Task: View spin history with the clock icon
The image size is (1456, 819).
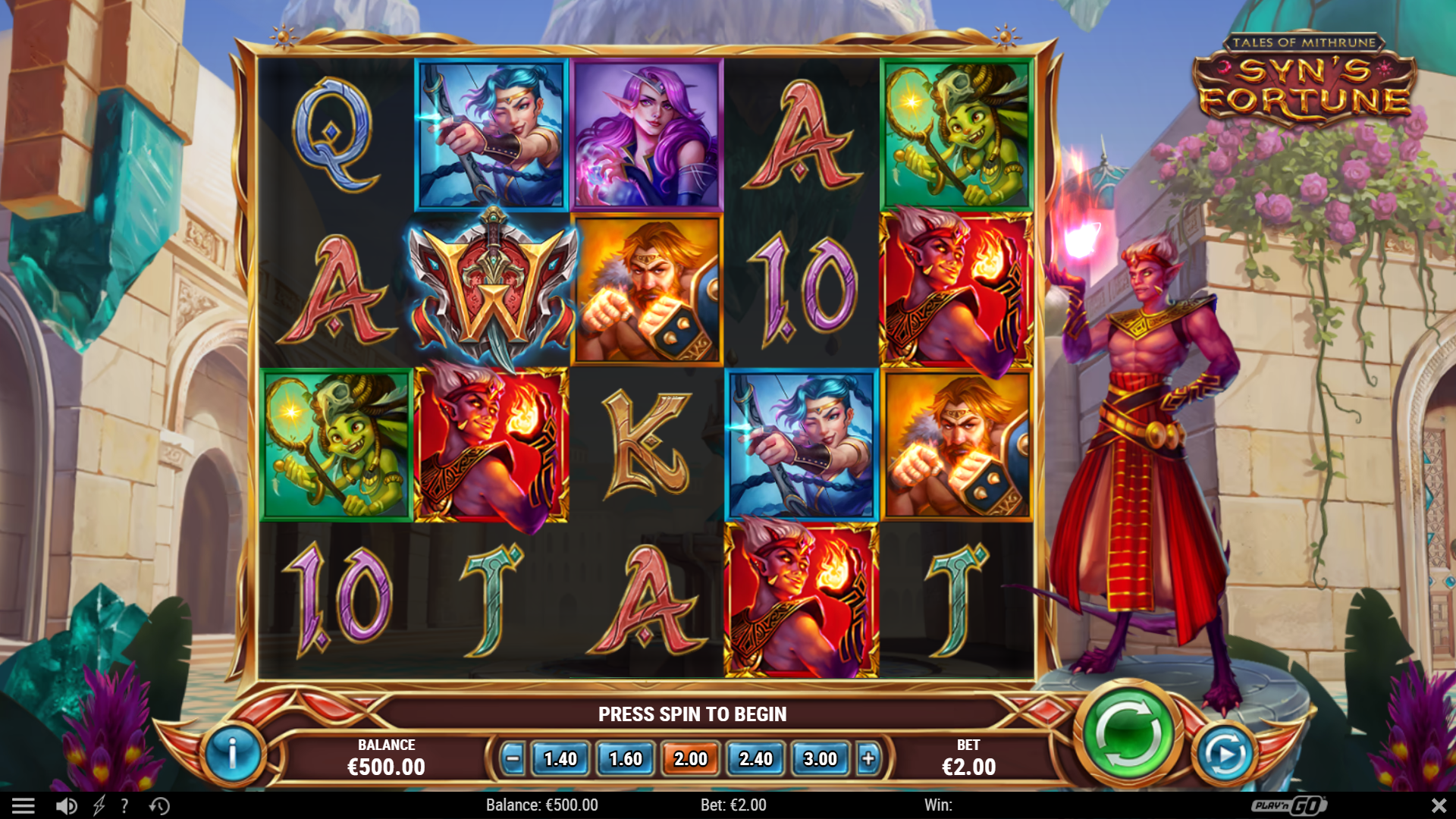Action: [x=158, y=805]
